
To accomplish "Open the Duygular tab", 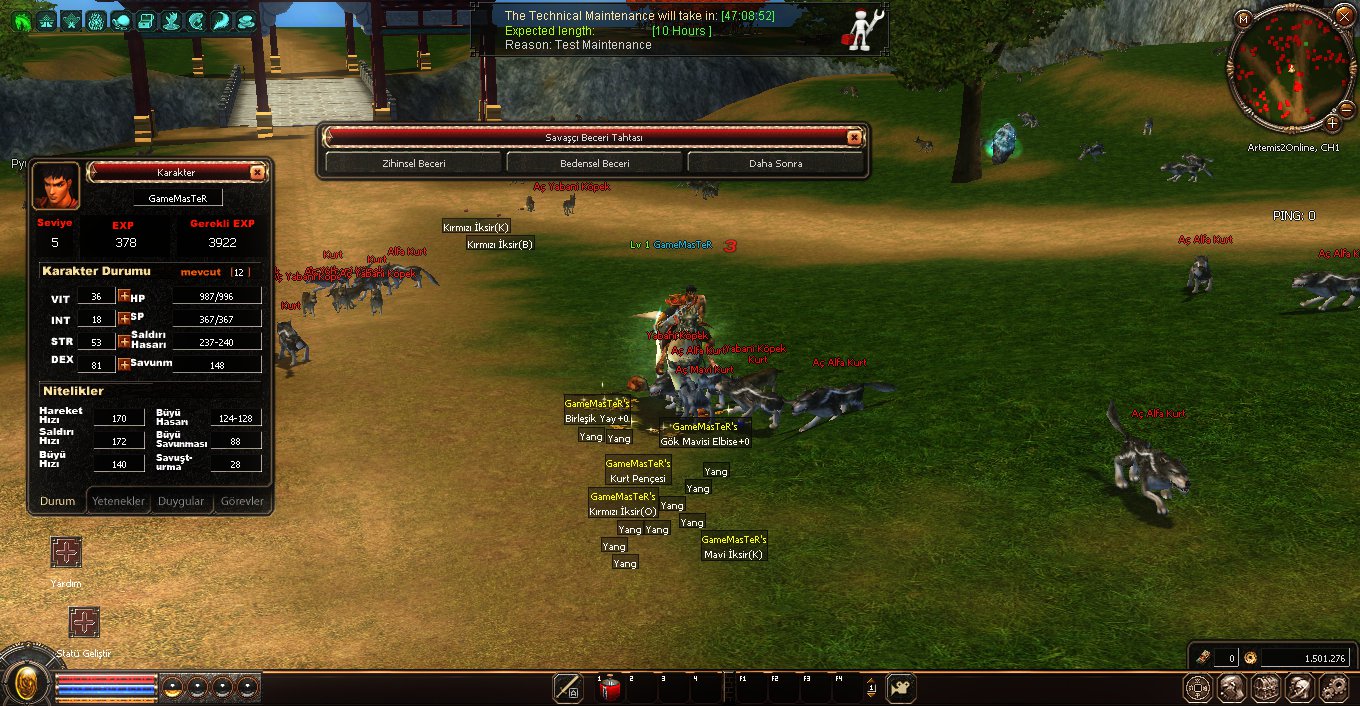I will (181, 501).
